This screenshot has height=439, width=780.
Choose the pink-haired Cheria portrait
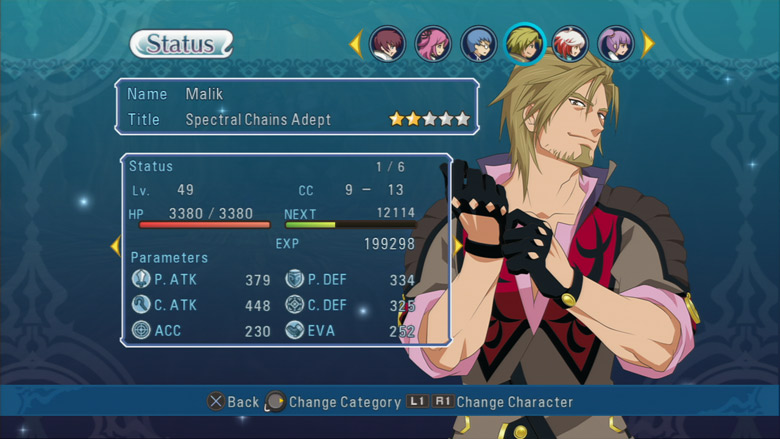coord(433,44)
